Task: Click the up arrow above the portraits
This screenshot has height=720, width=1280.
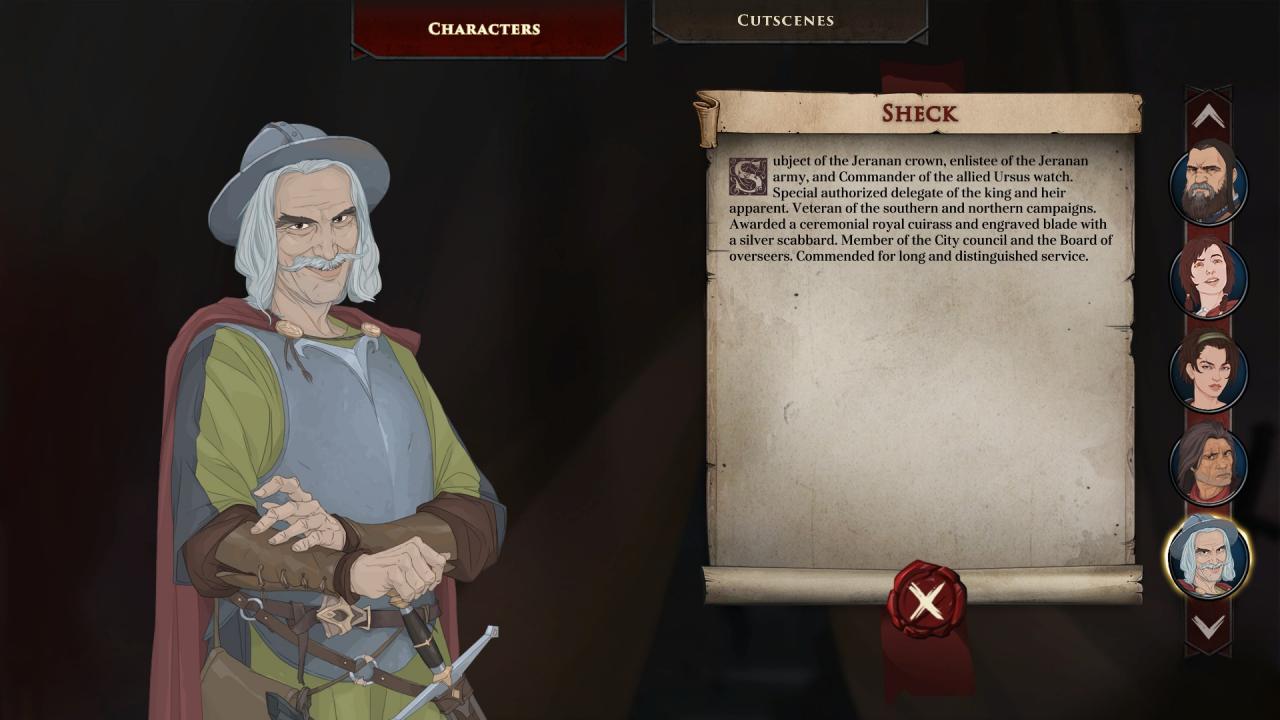Action: coord(1208,117)
